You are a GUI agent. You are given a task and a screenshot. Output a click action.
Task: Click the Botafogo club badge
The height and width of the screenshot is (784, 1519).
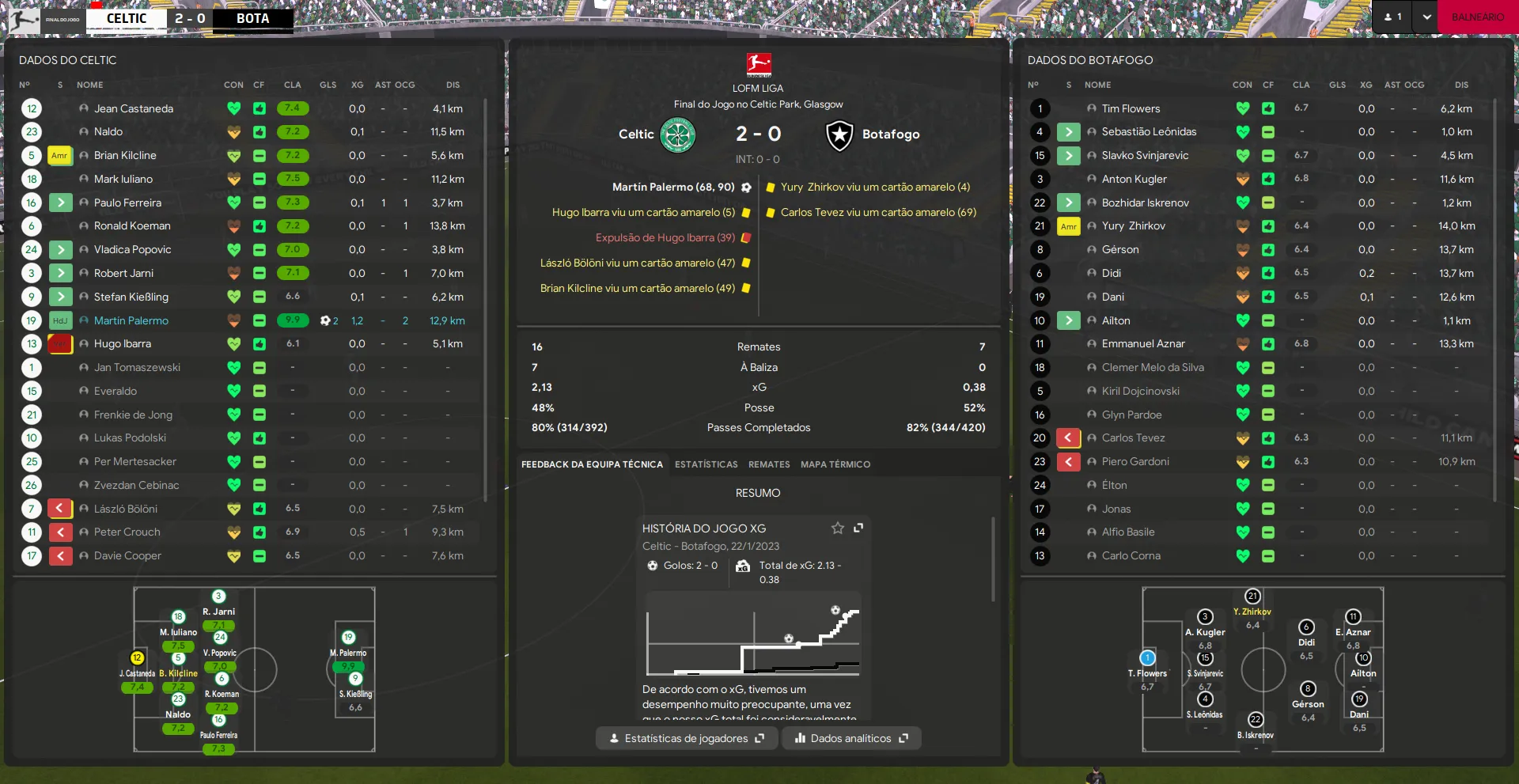(x=839, y=135)
